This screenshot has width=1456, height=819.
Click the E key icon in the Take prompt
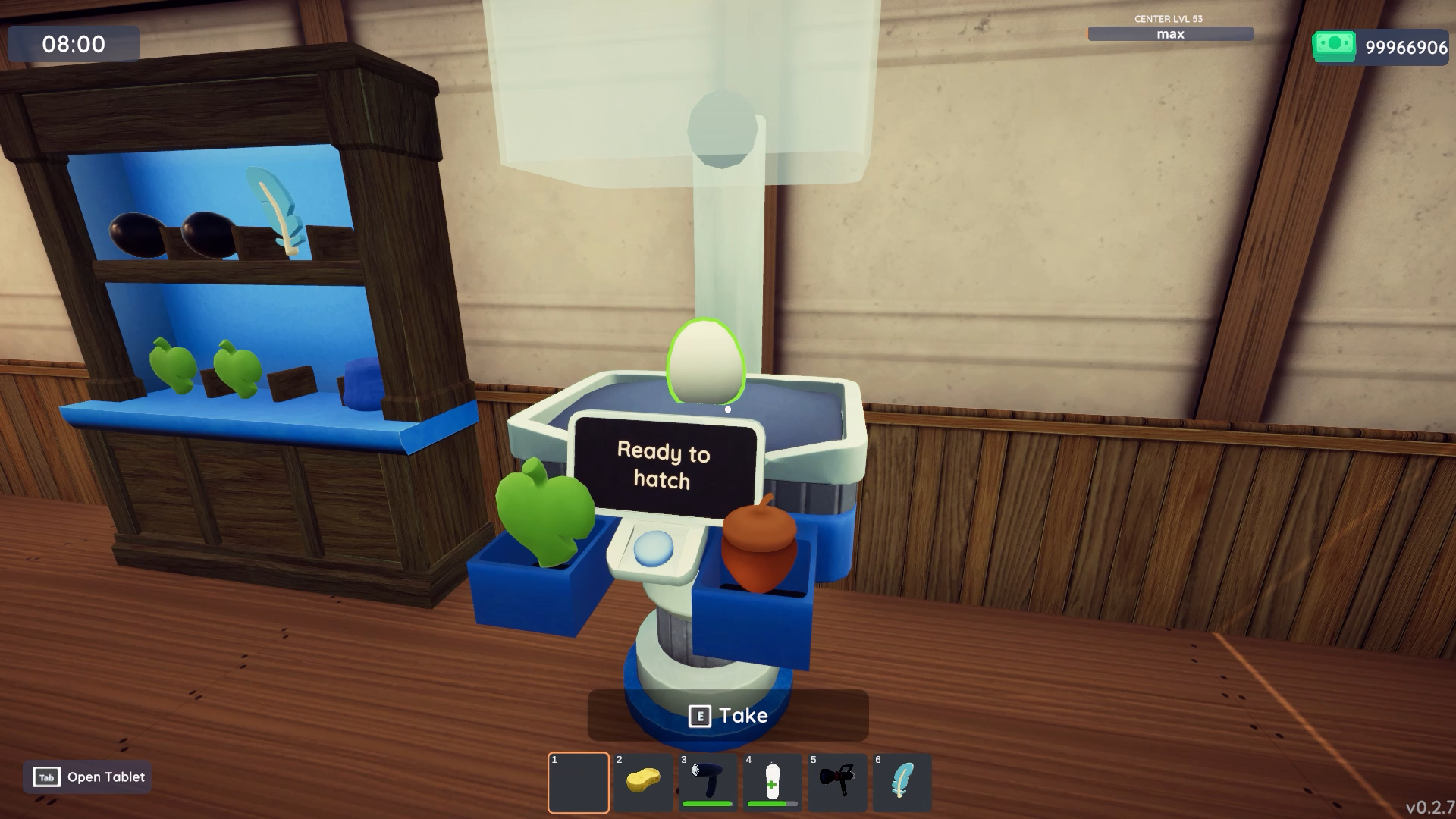click(x=700, y=715)
